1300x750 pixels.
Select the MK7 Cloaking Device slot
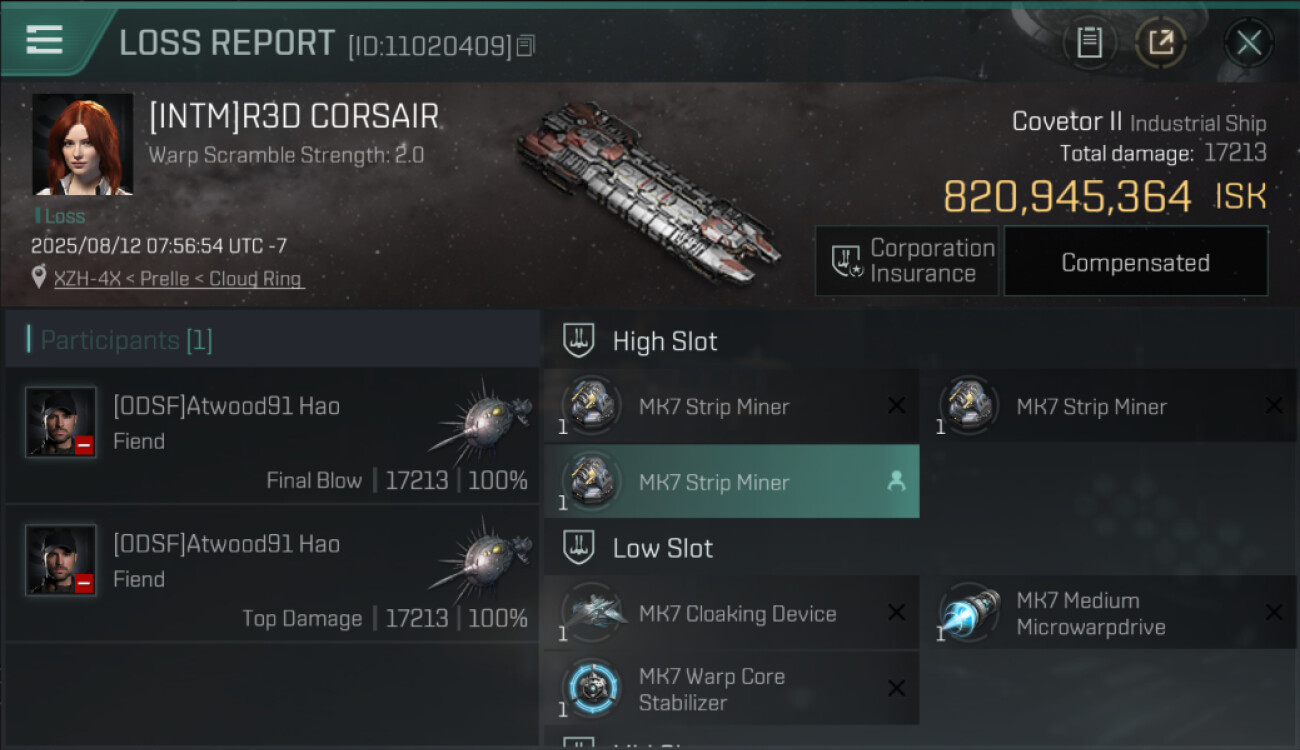pos(731,613)
